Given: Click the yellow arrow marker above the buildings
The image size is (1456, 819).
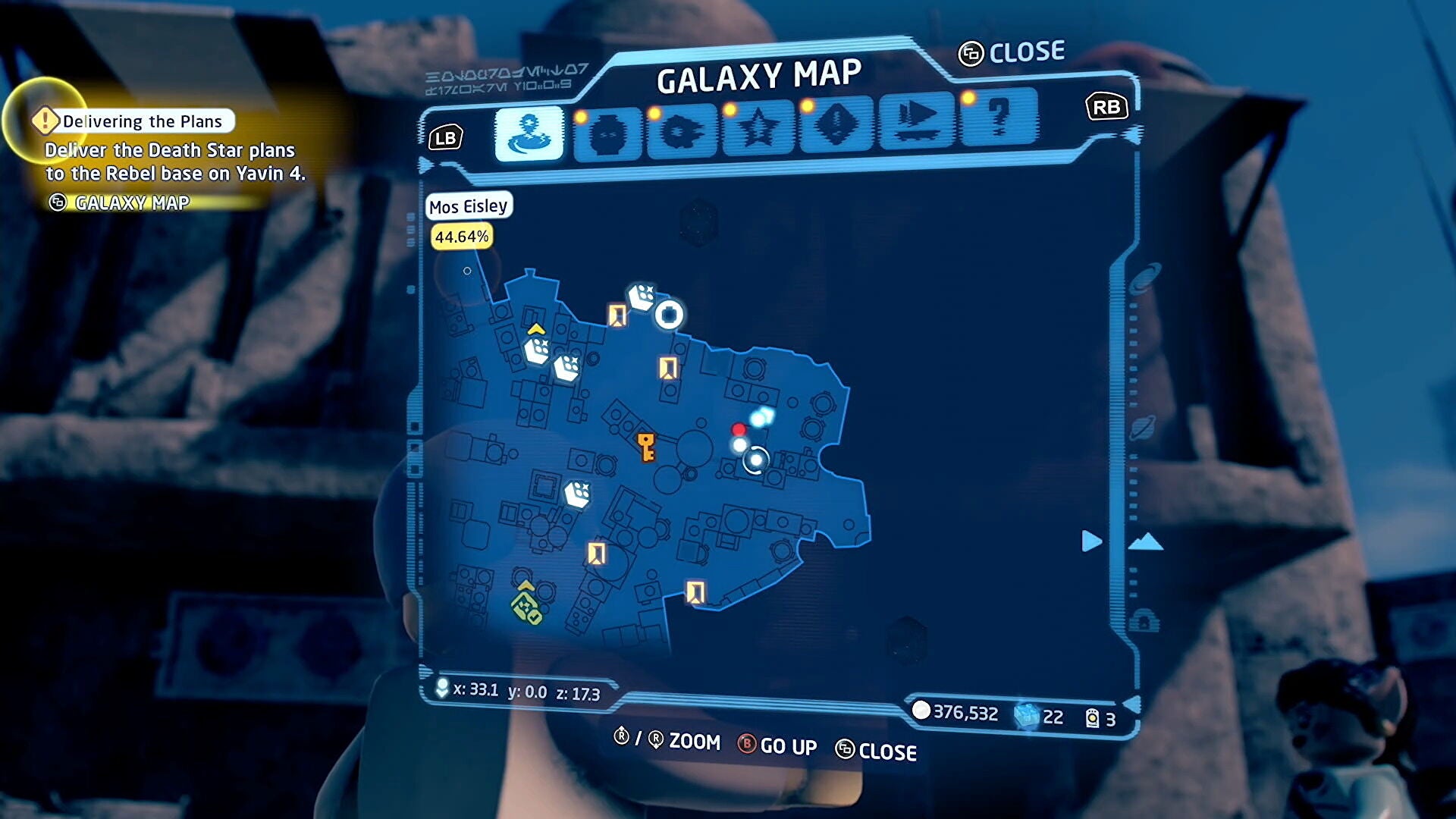Looking at the screenshot, I should [x=536, y=329].
